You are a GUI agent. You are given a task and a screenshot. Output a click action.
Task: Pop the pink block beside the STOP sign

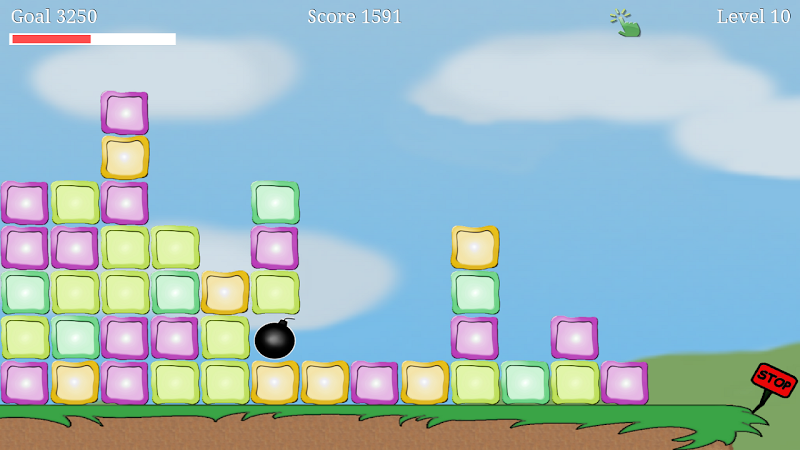624,383
